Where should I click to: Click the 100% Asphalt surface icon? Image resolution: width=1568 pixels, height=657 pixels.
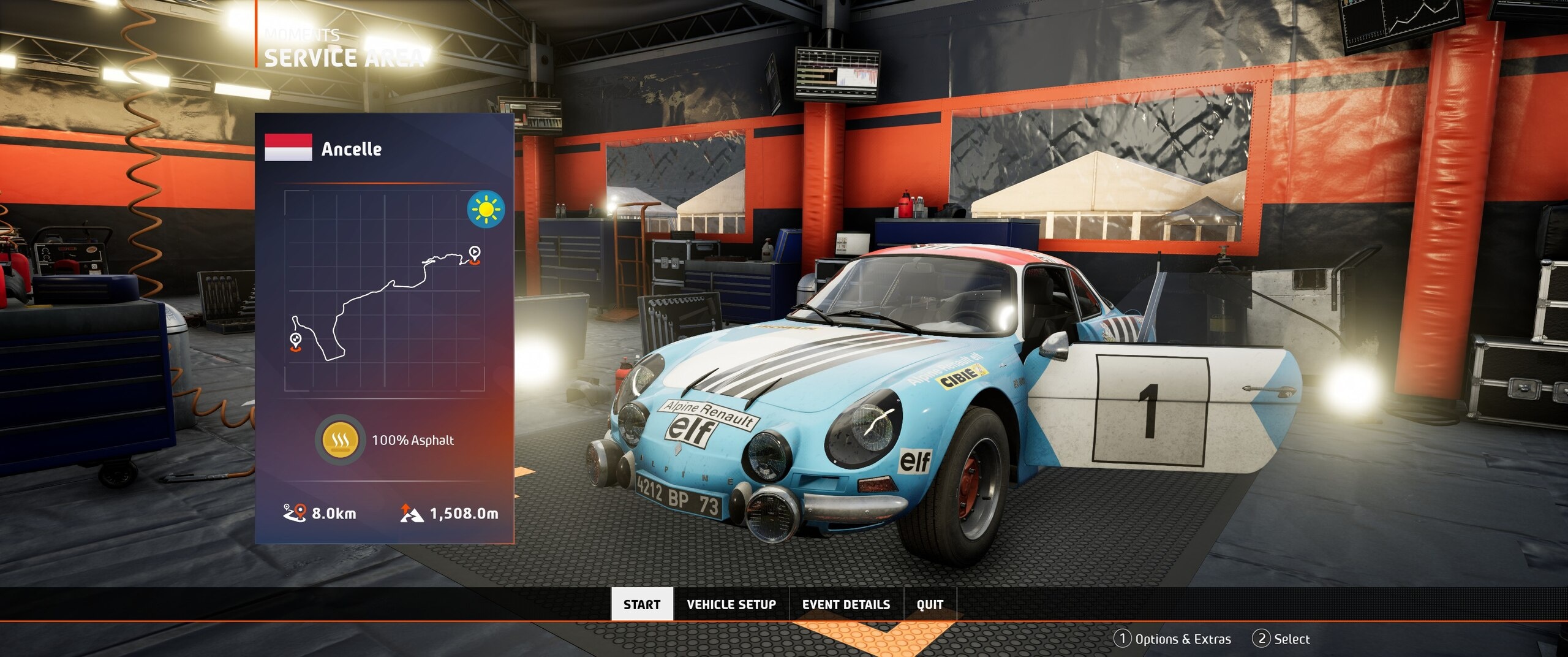point(337,439)
